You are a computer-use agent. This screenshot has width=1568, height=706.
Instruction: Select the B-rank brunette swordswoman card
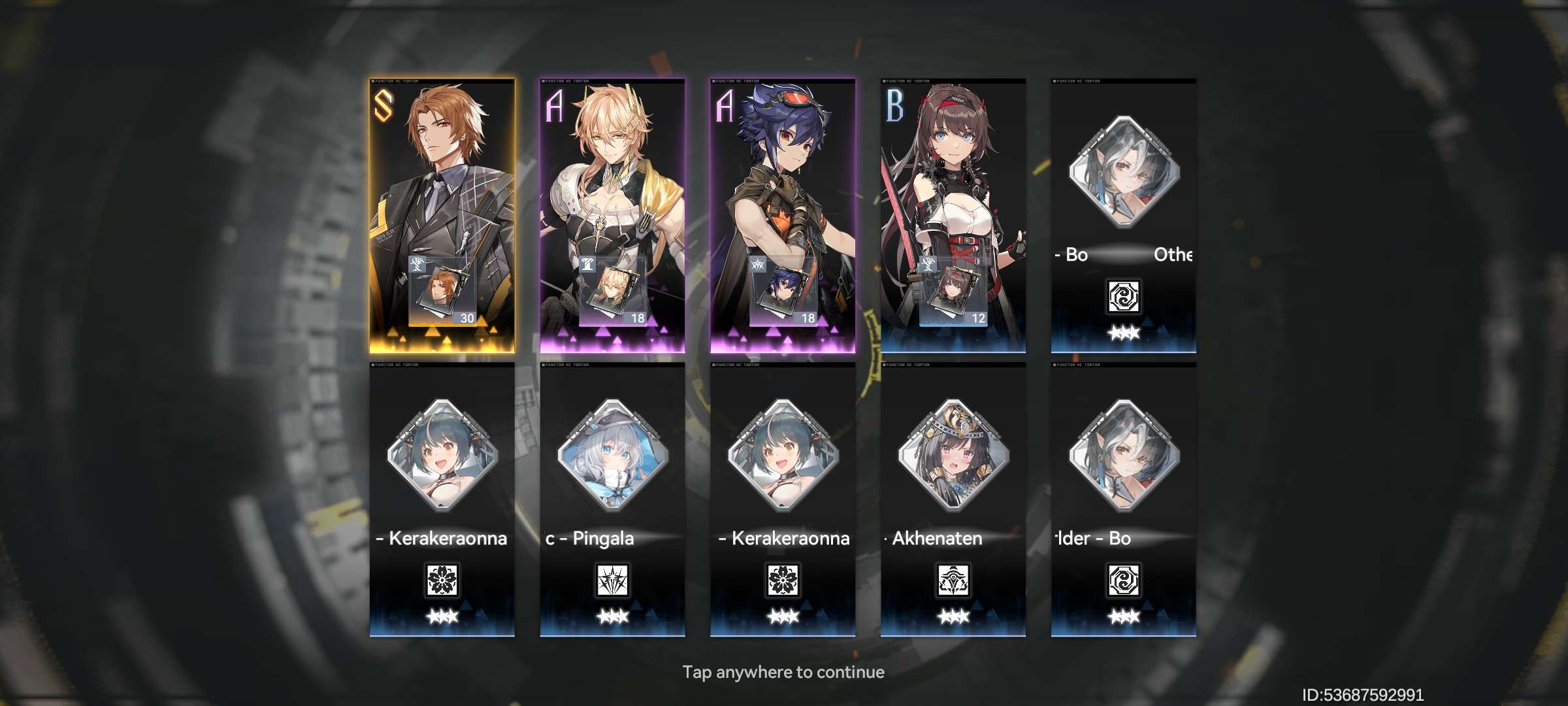coord(953,216)
